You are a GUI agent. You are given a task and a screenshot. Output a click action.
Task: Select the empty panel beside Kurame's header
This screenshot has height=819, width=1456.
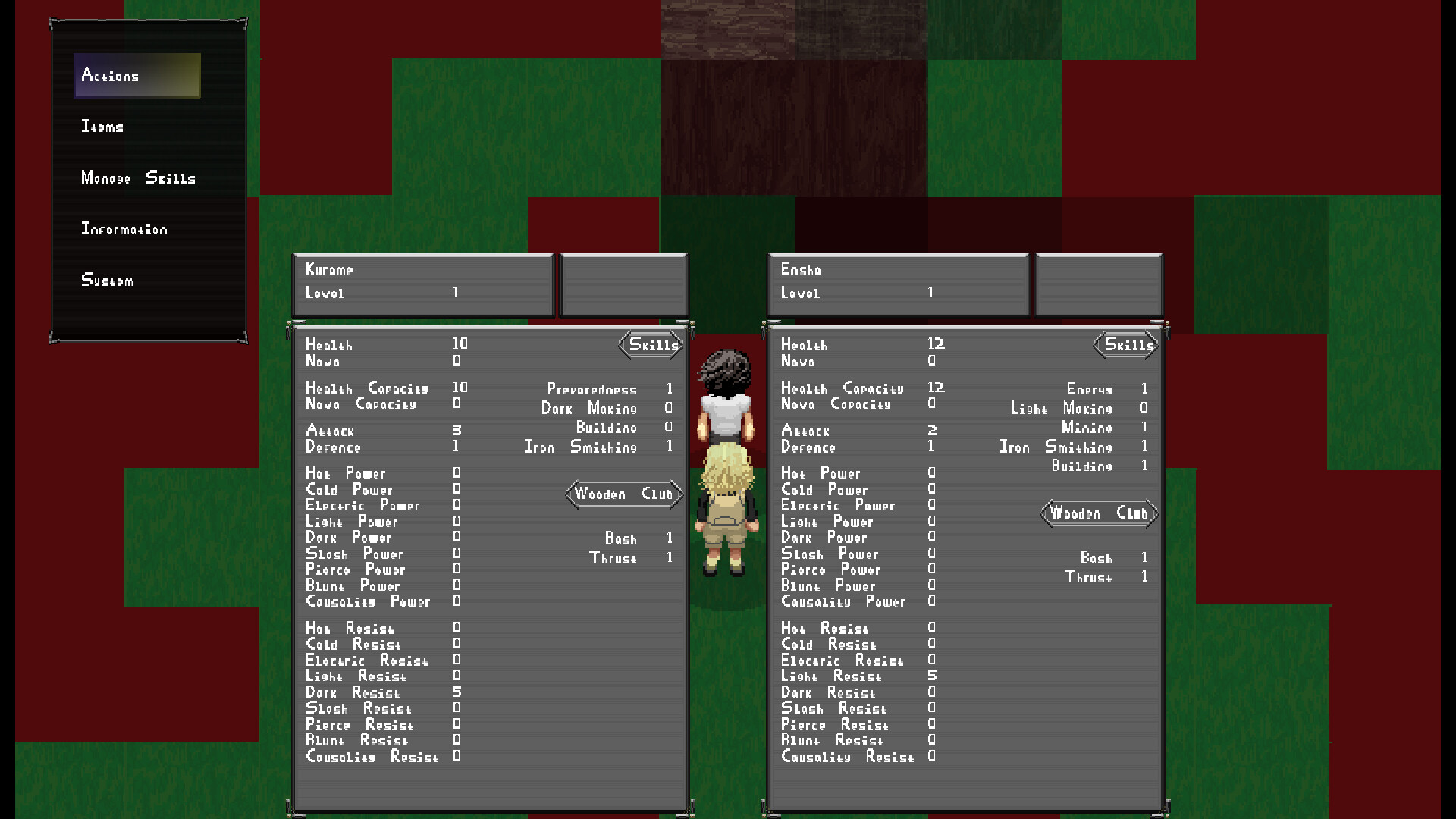tap(623, 284)
